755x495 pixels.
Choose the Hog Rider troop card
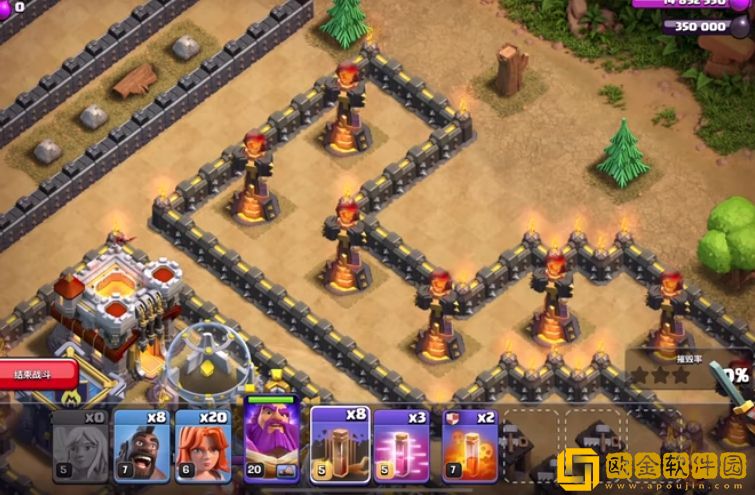pyautogui.click(x=141, y=446)
